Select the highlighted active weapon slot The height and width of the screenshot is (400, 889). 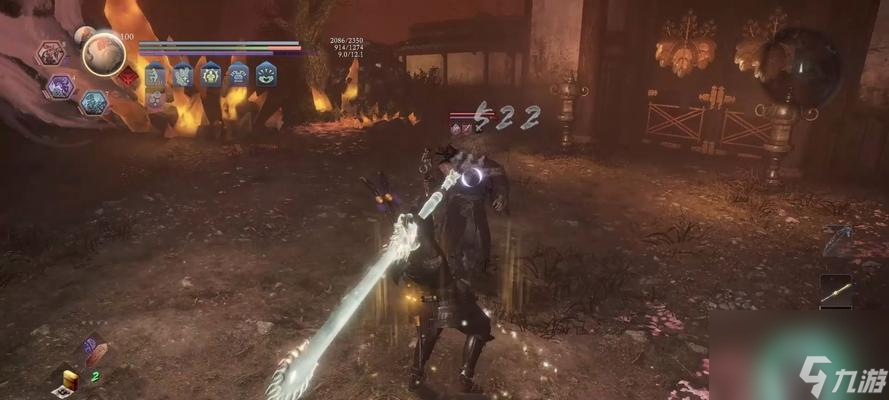point(836,291)
